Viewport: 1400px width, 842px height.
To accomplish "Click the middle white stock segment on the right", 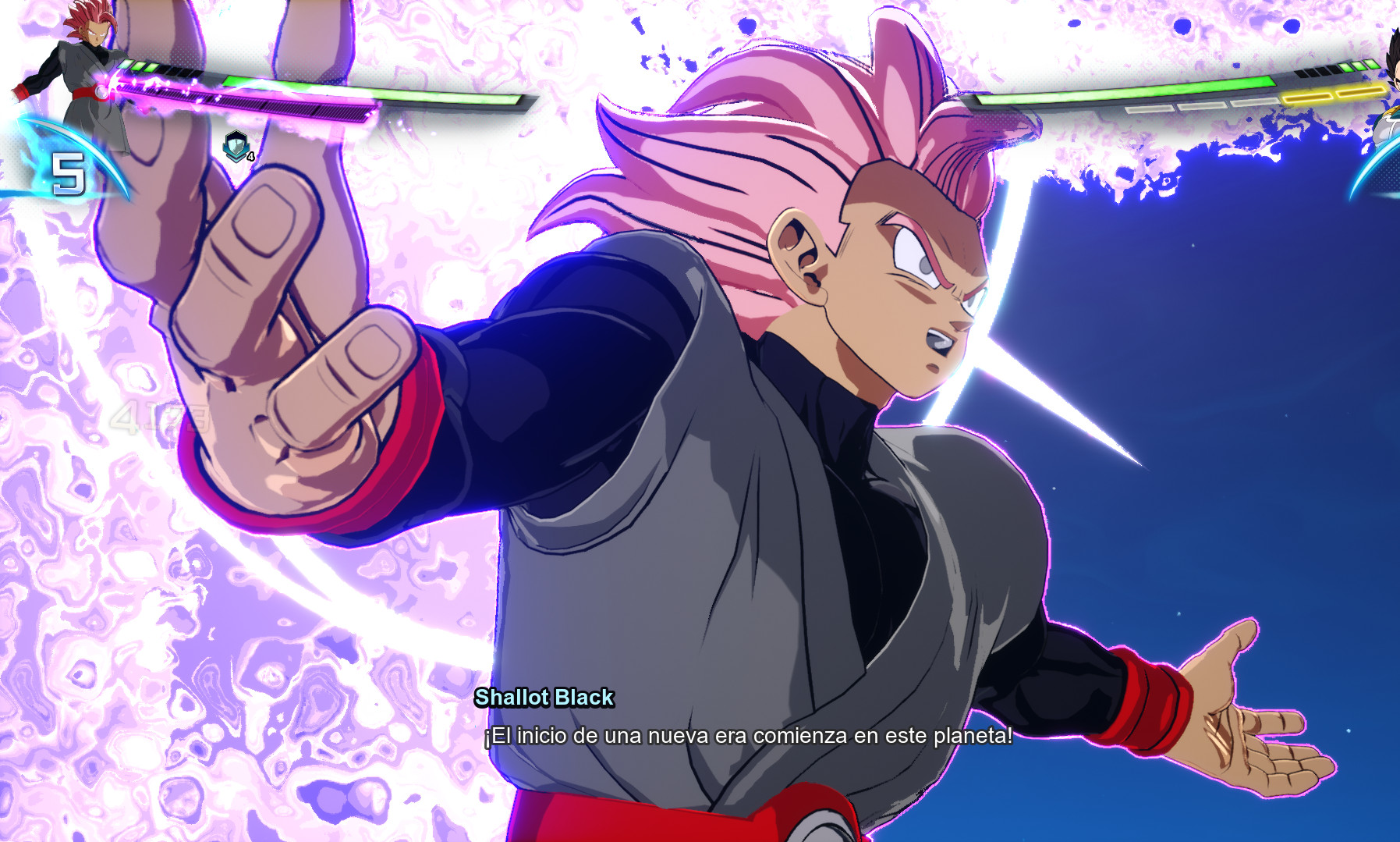I will tap(1203, 107).
